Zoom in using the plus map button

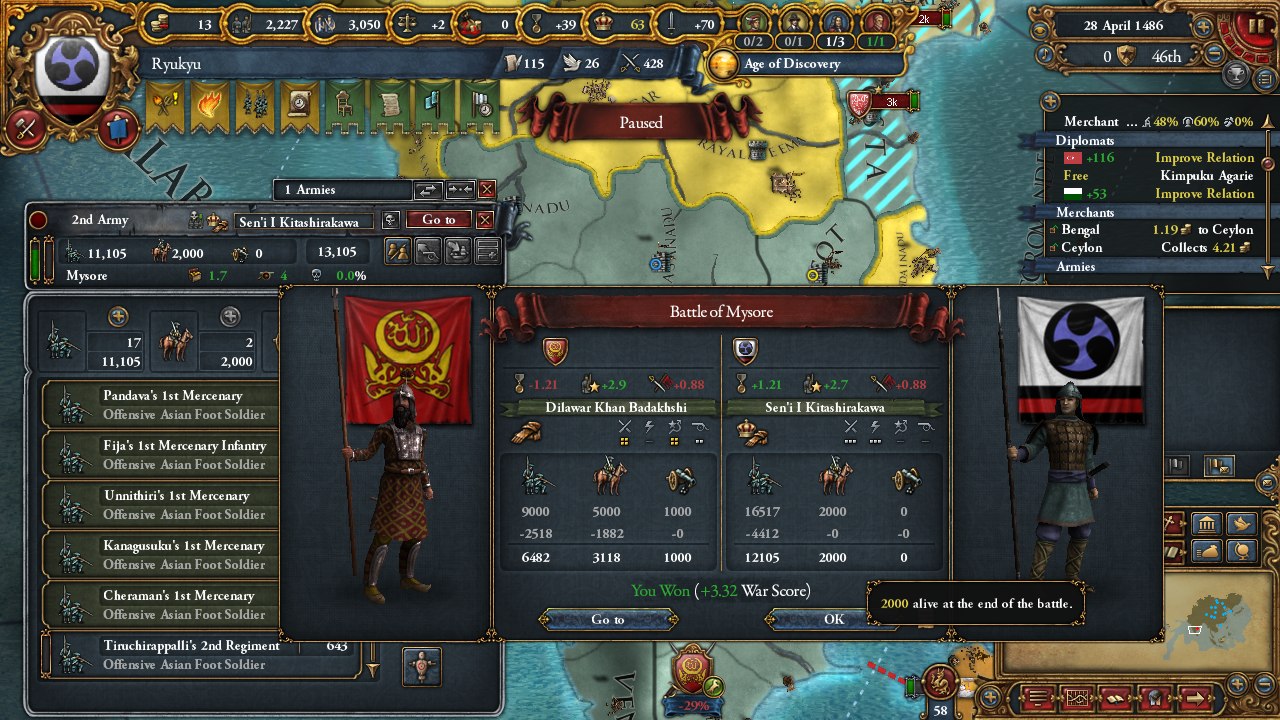1237,684
